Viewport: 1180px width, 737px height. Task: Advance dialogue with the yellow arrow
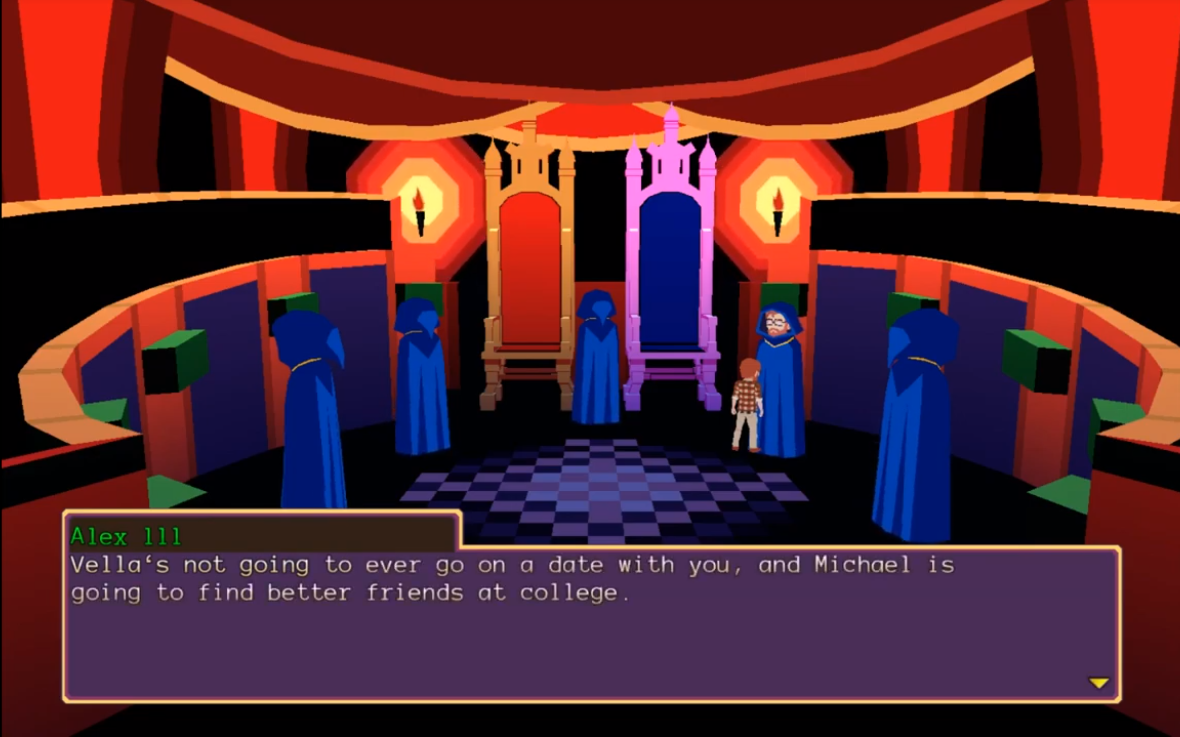(1098, 683)
